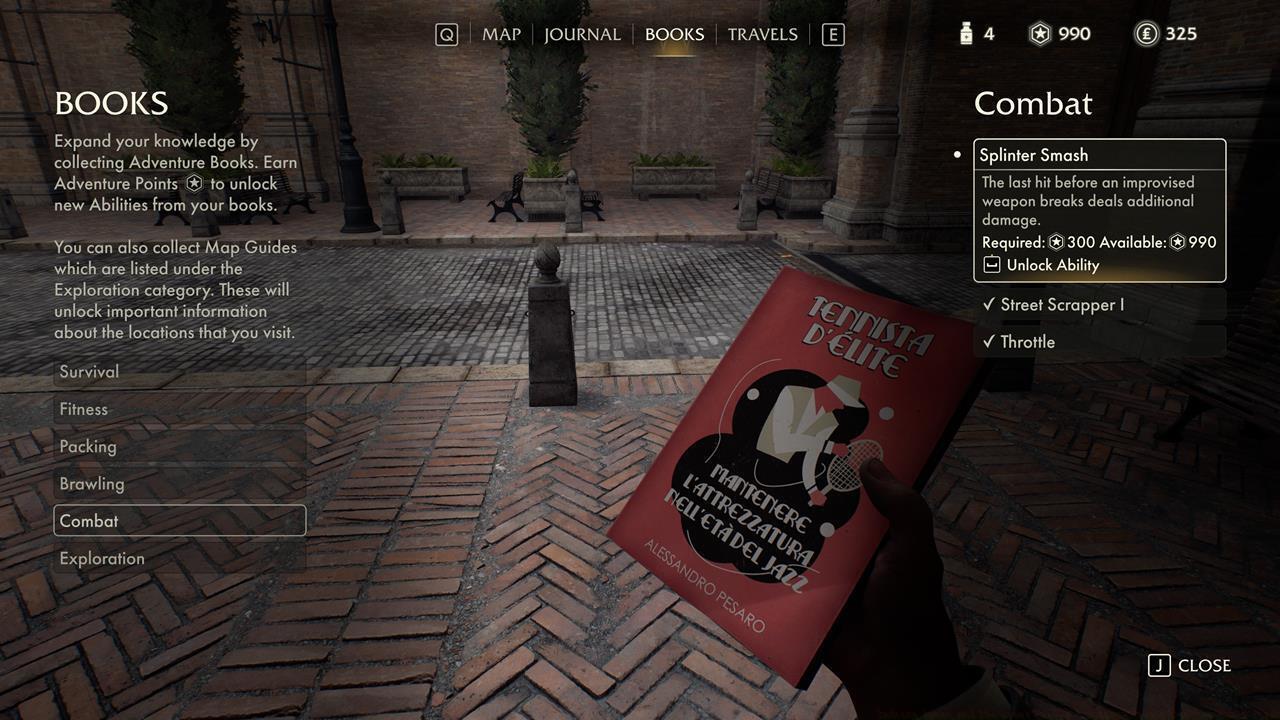The height and width of the screenshot is (720, 1280).
Task: Switch to the MAP tab
Action: click(x=501, y=33)
